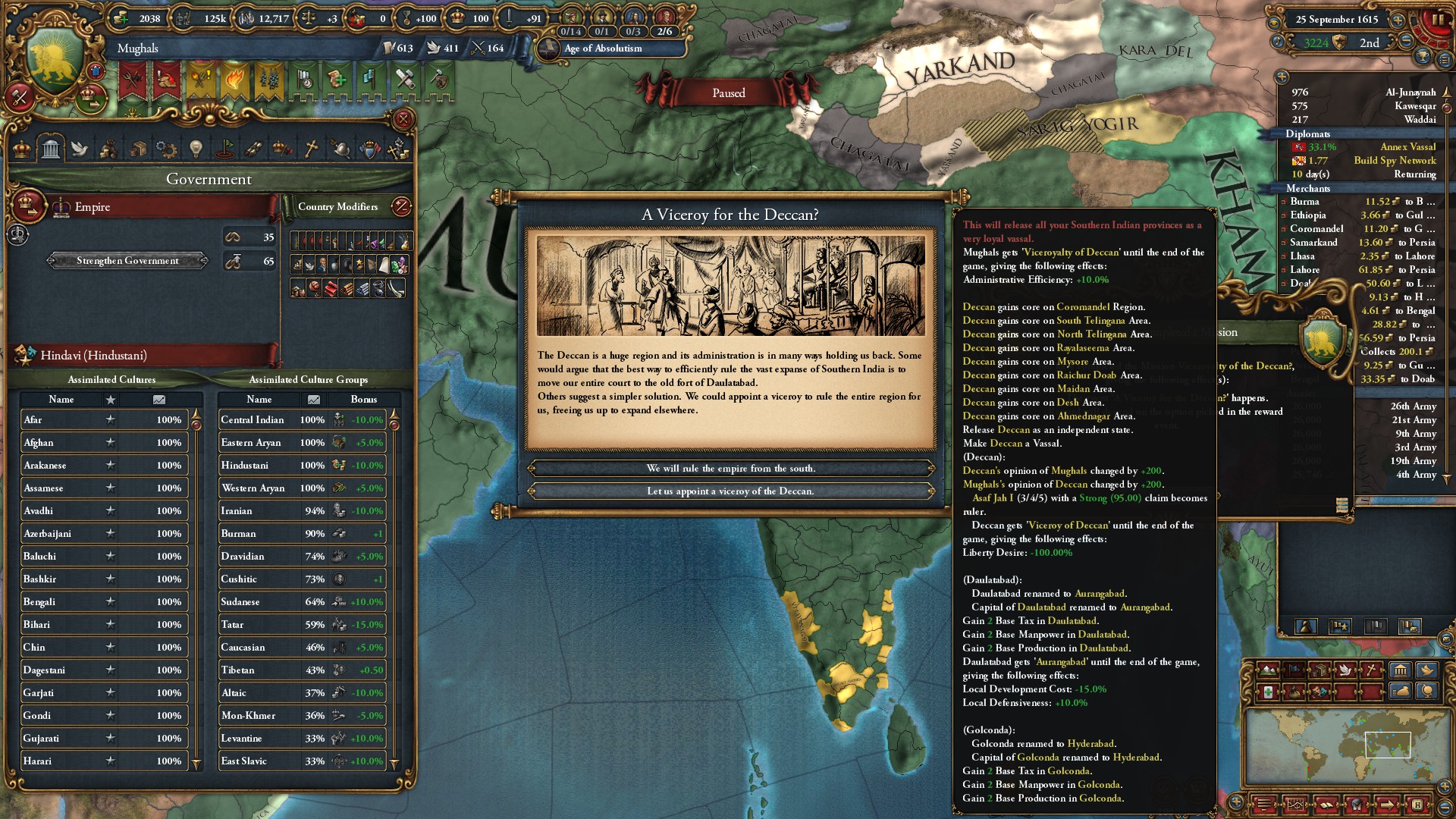The height and width of the screenshot is (819, 1456).
Task: Select the 26th Army in the outliner
Action: tap(1413, 406)
